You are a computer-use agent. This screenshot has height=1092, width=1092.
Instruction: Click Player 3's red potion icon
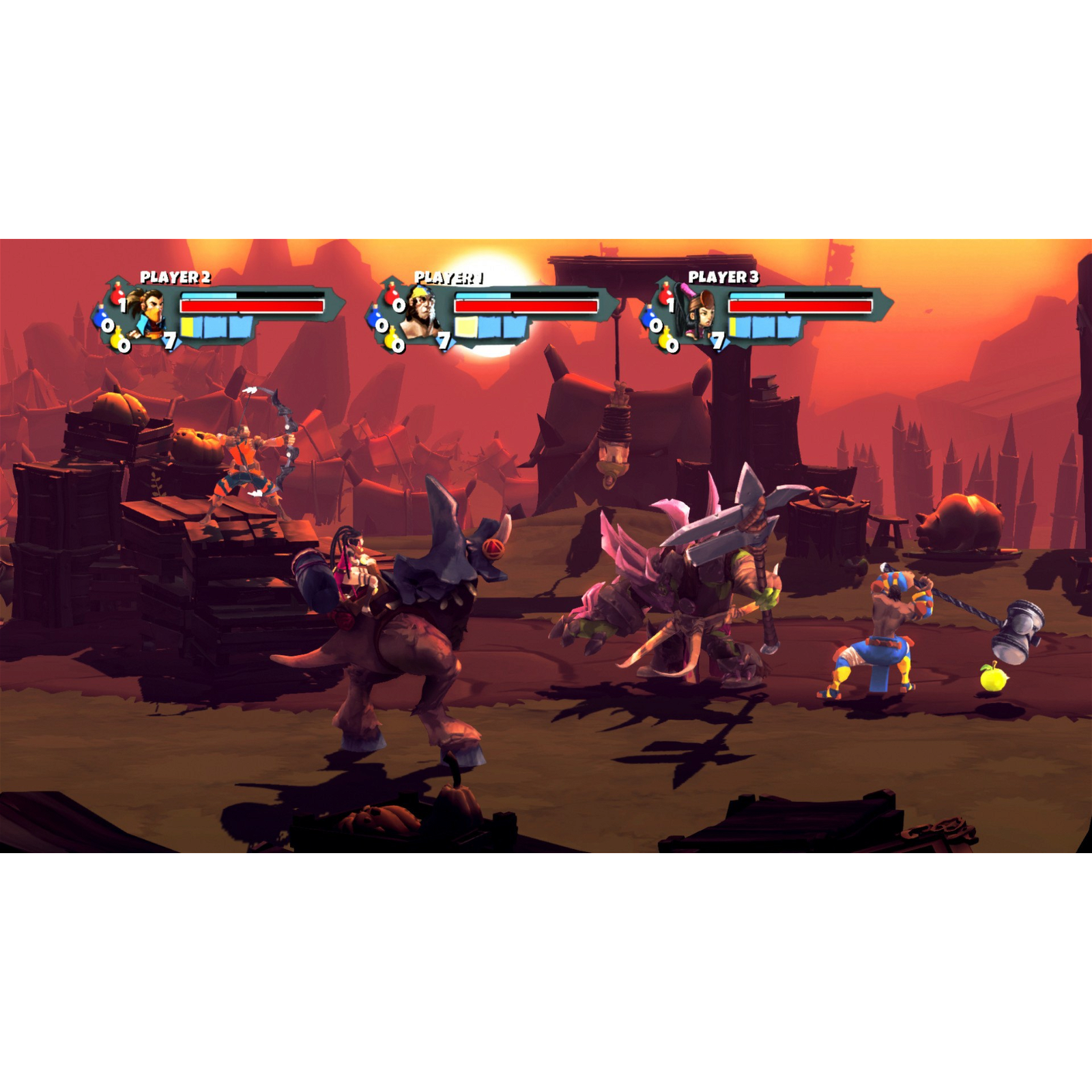point(665,294)
